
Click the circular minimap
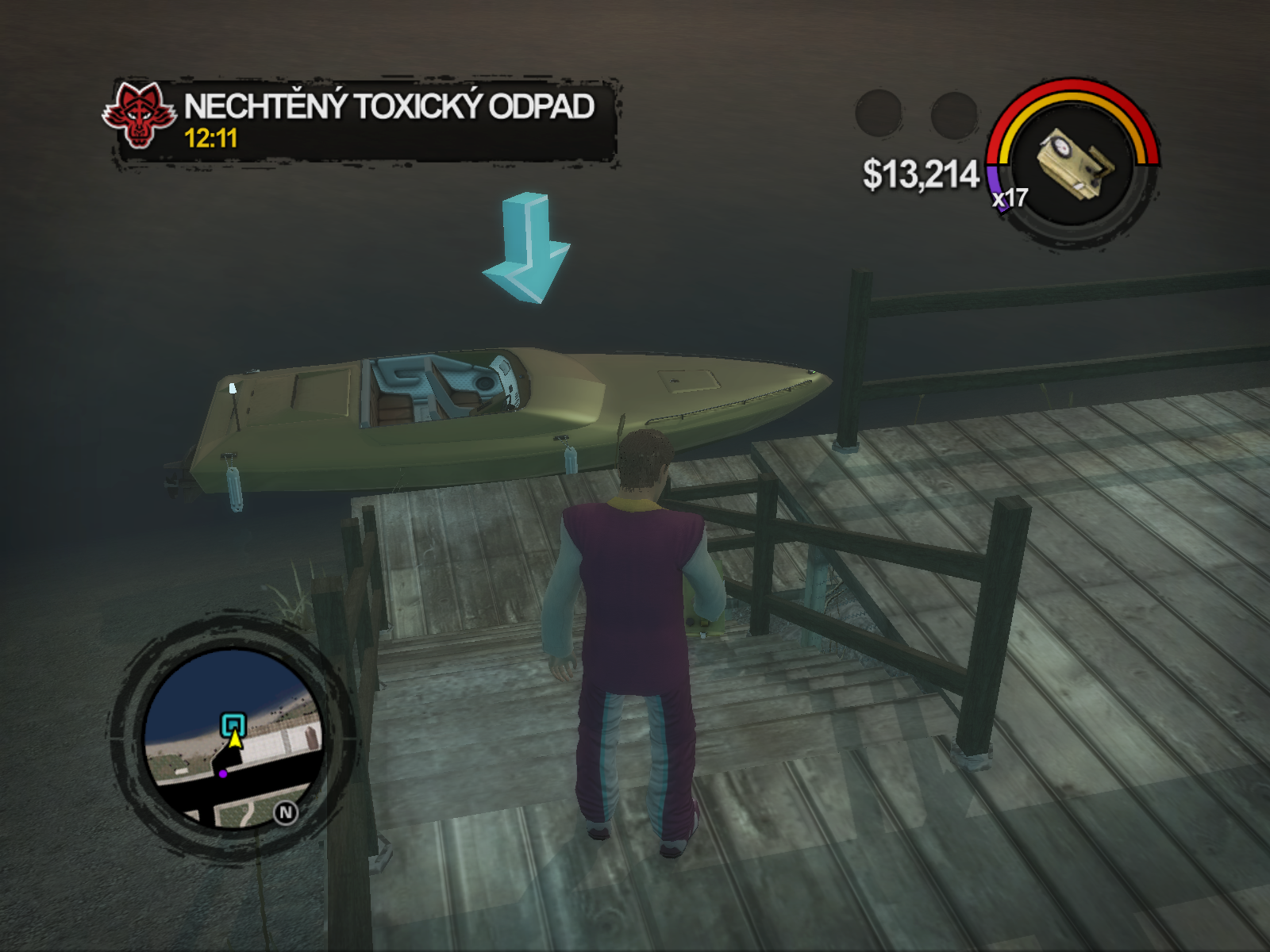click(232, 738)
